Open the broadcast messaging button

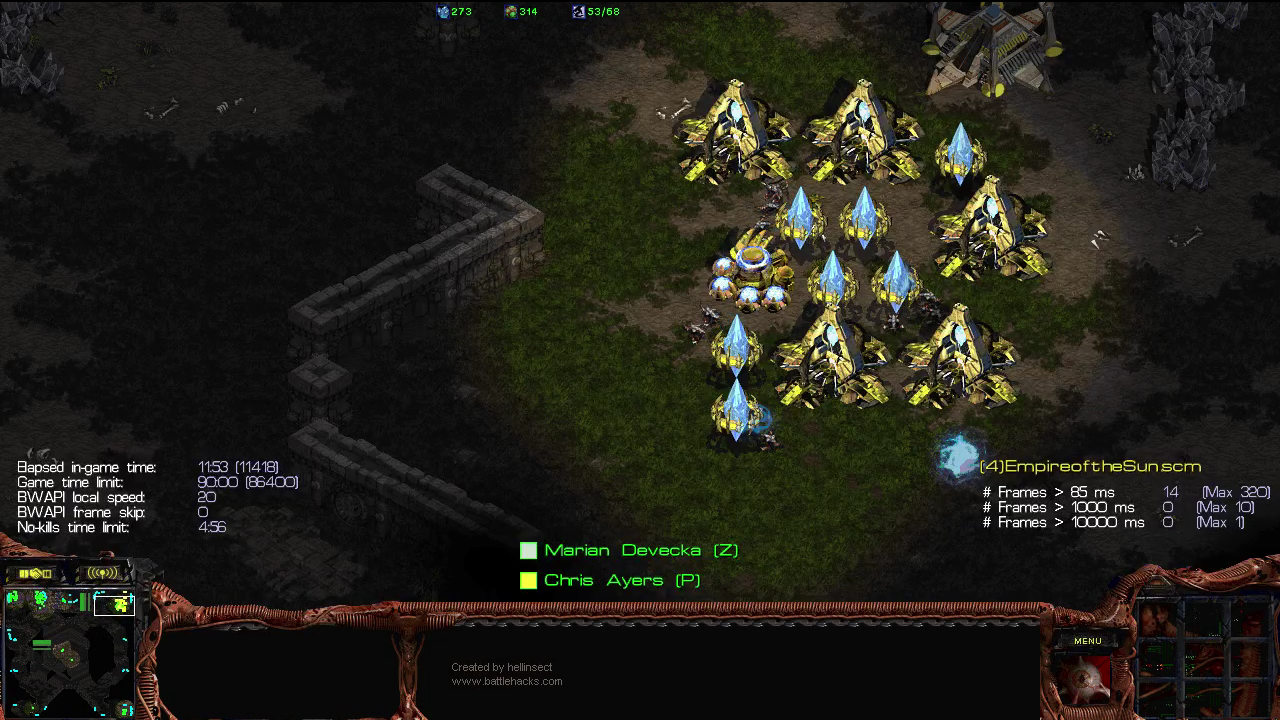click(x=103, y=573)
